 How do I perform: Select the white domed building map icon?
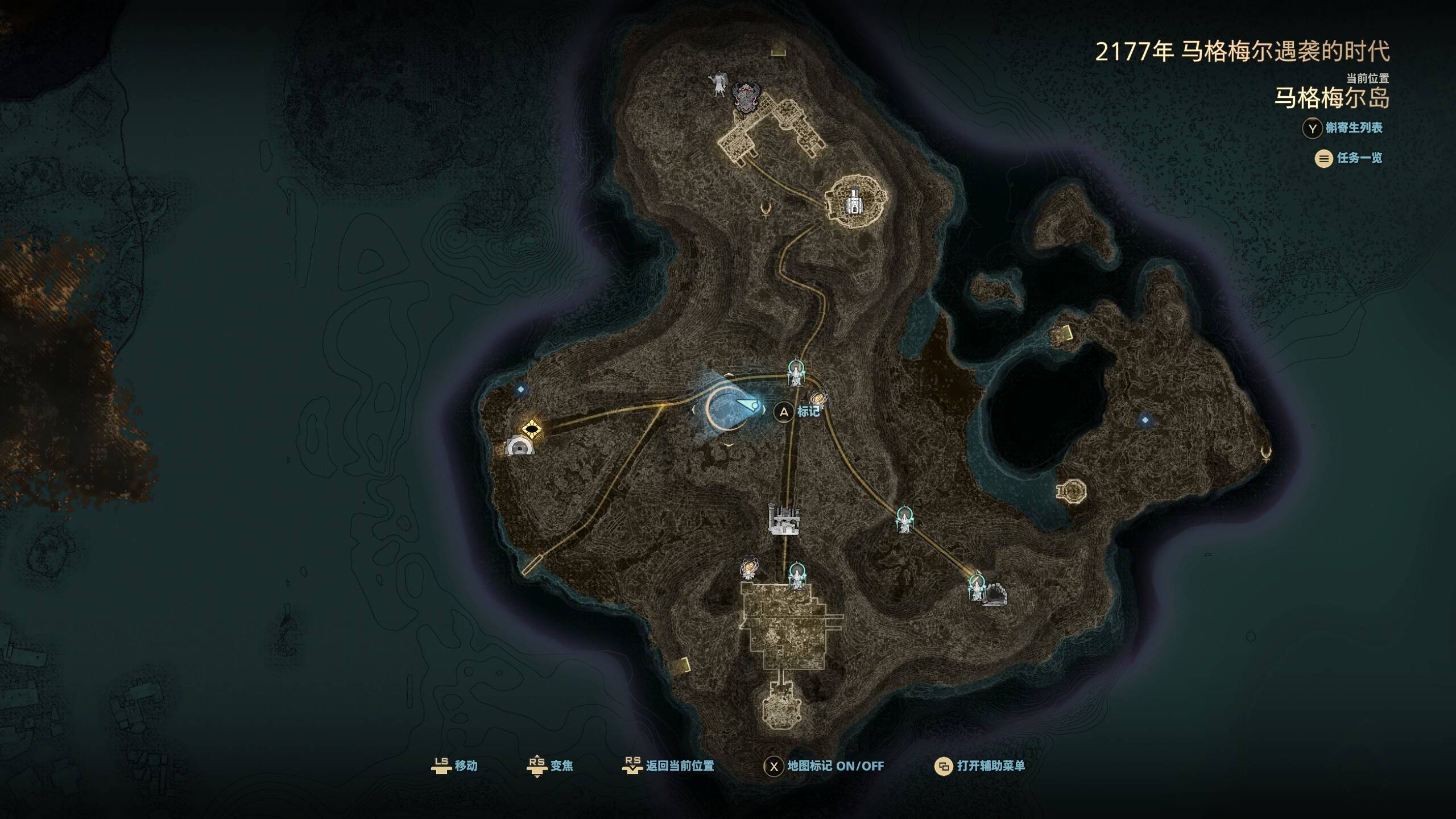pos(520,446)
